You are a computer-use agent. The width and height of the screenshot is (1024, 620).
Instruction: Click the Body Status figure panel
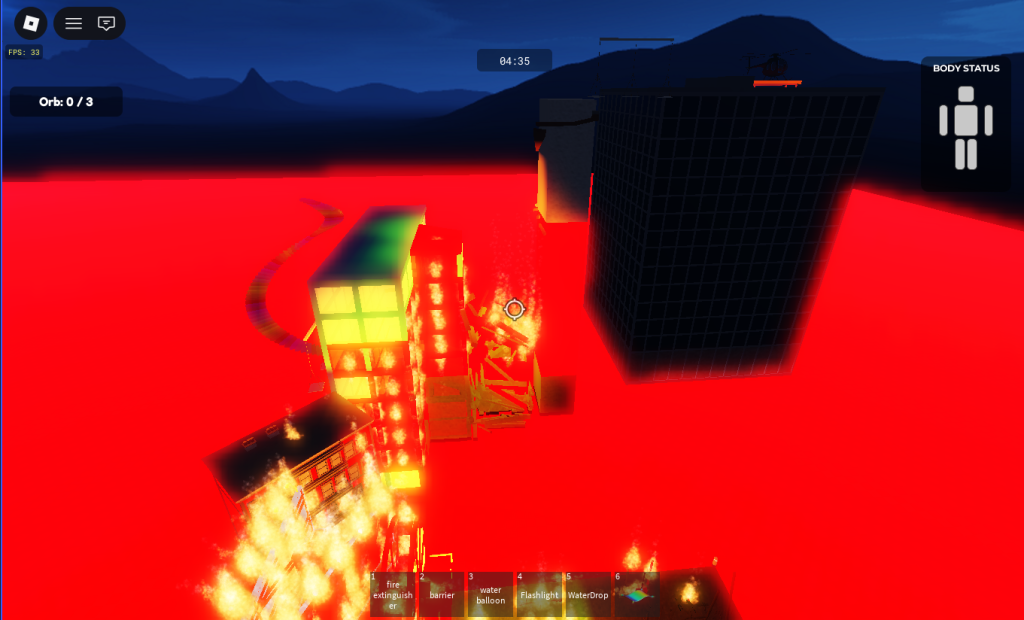click(965, 126)
